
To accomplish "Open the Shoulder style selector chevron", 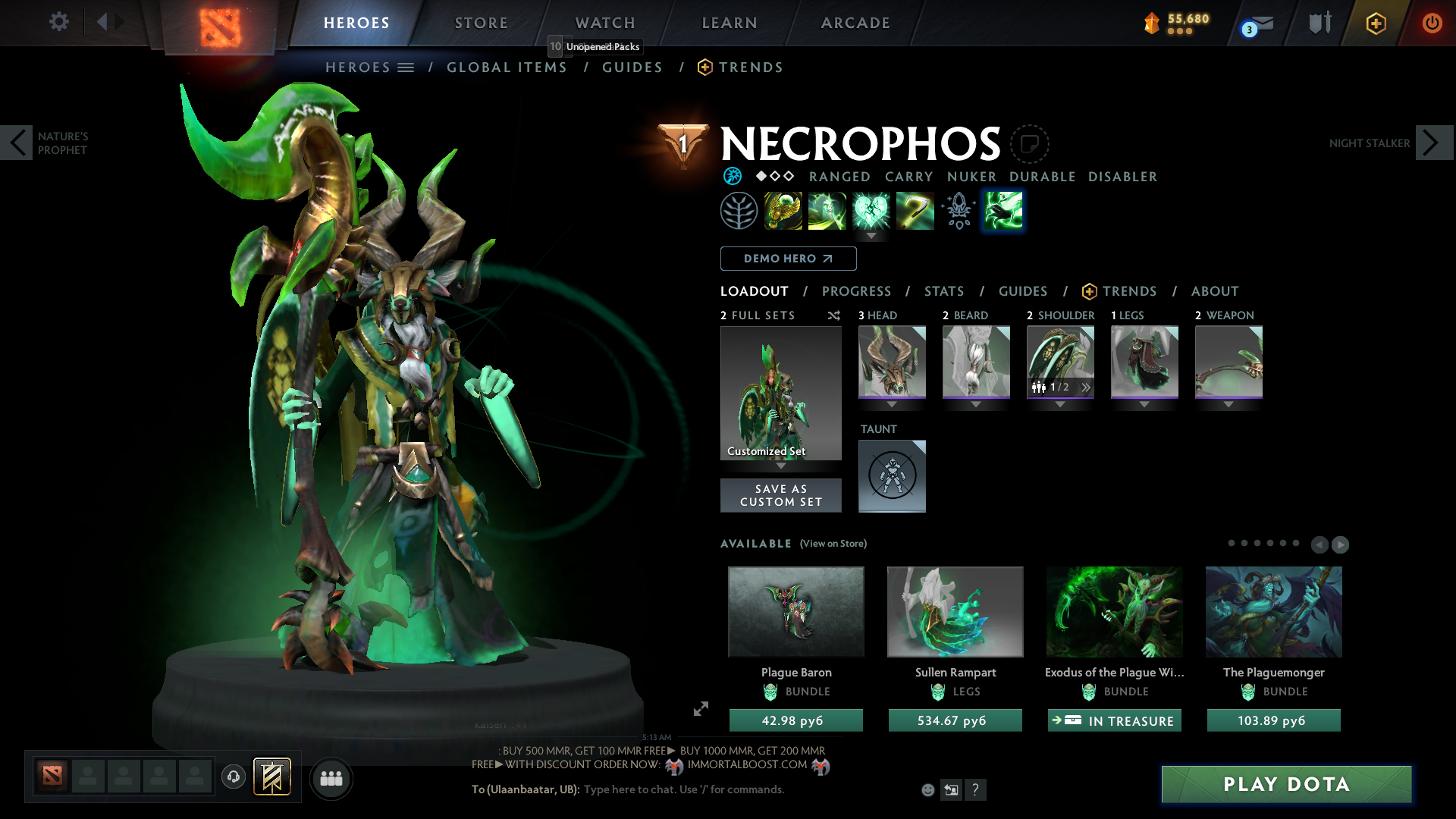I will 1087,387.
